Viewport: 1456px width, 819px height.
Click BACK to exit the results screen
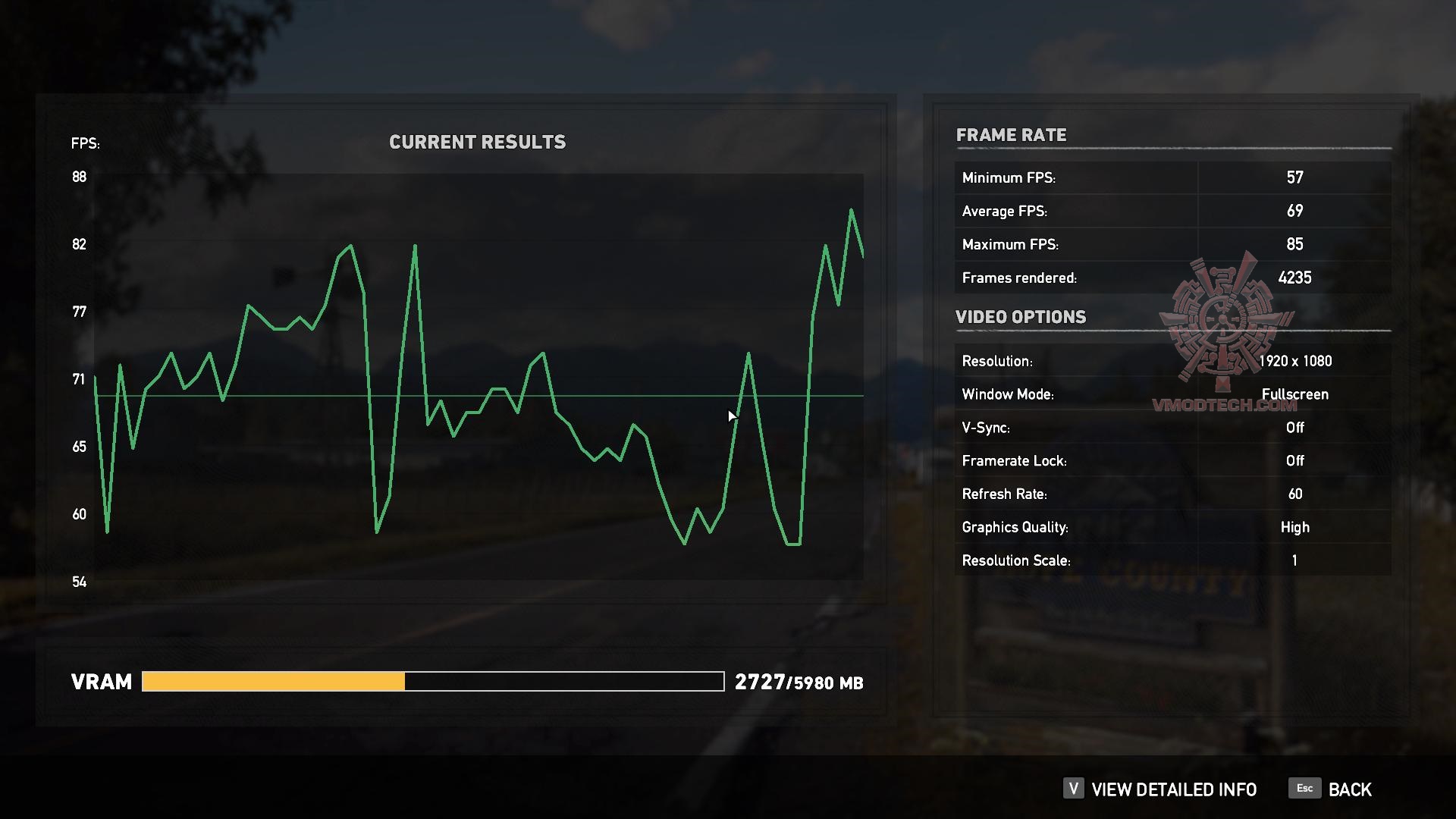1349,789
